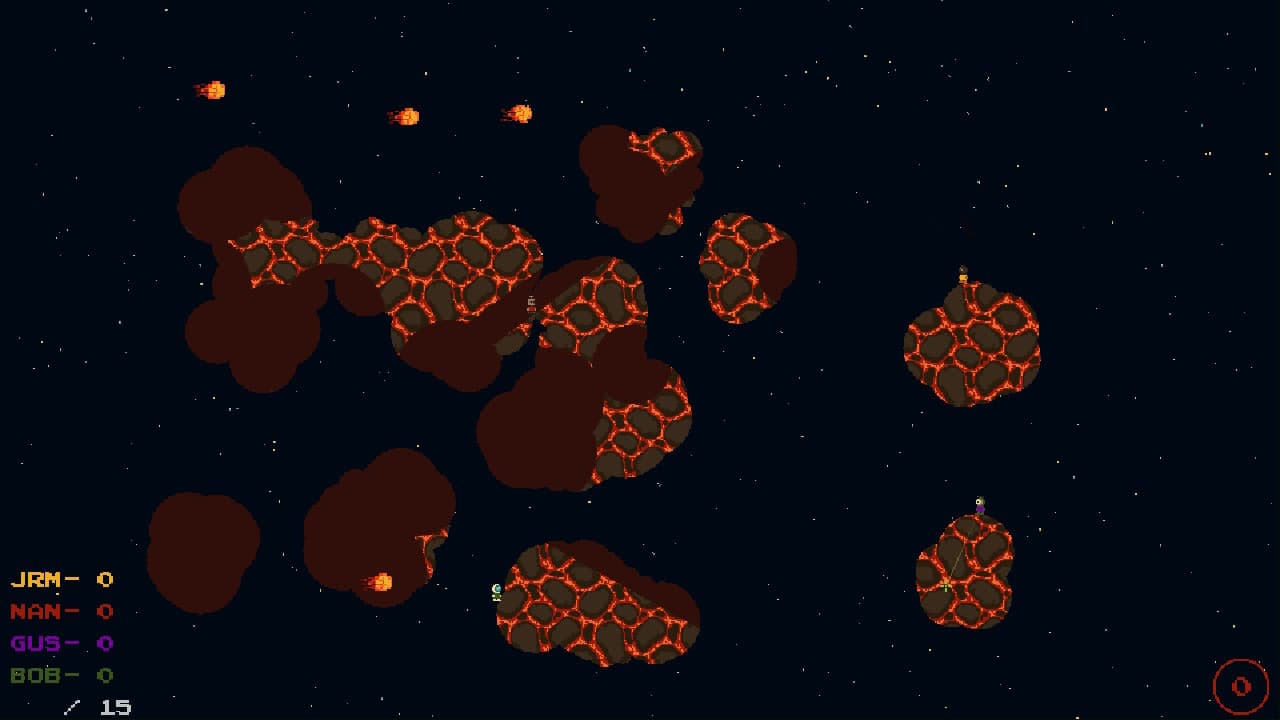
Task: Select JRM's yellow scoreboard entry
Action: (60, 579)
